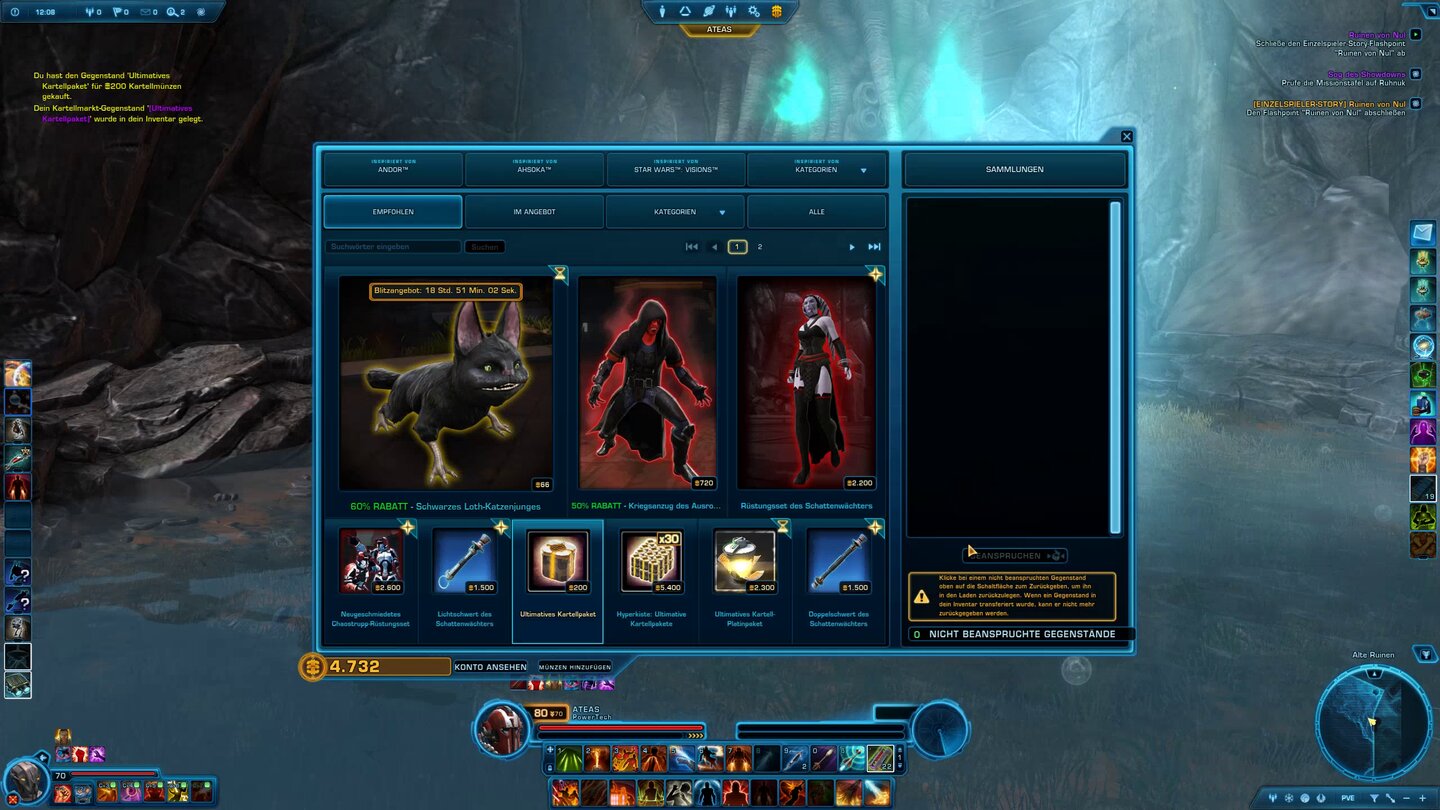Screen dimensions: 1440x810
Task: Open the KATEGORIEN dropdown in the filter row
Action: pos(675,212)
